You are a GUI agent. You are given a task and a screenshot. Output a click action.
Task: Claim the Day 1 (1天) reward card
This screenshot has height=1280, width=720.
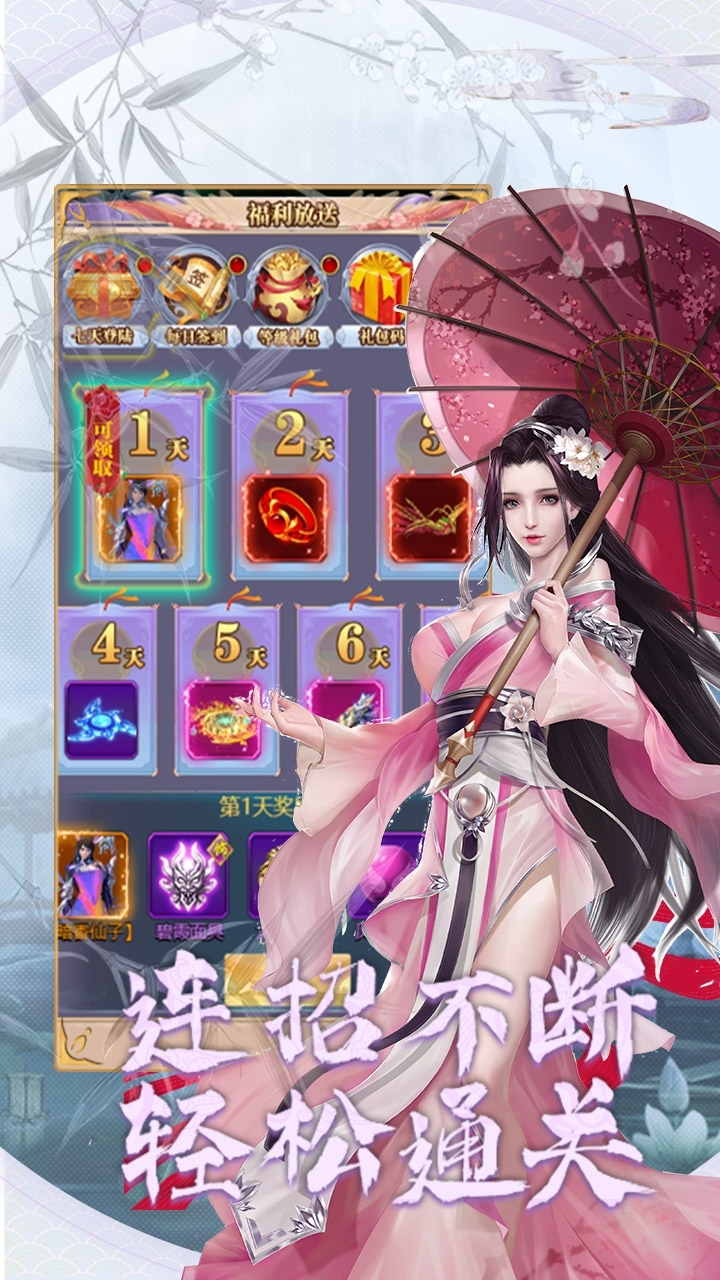(144, 485)
